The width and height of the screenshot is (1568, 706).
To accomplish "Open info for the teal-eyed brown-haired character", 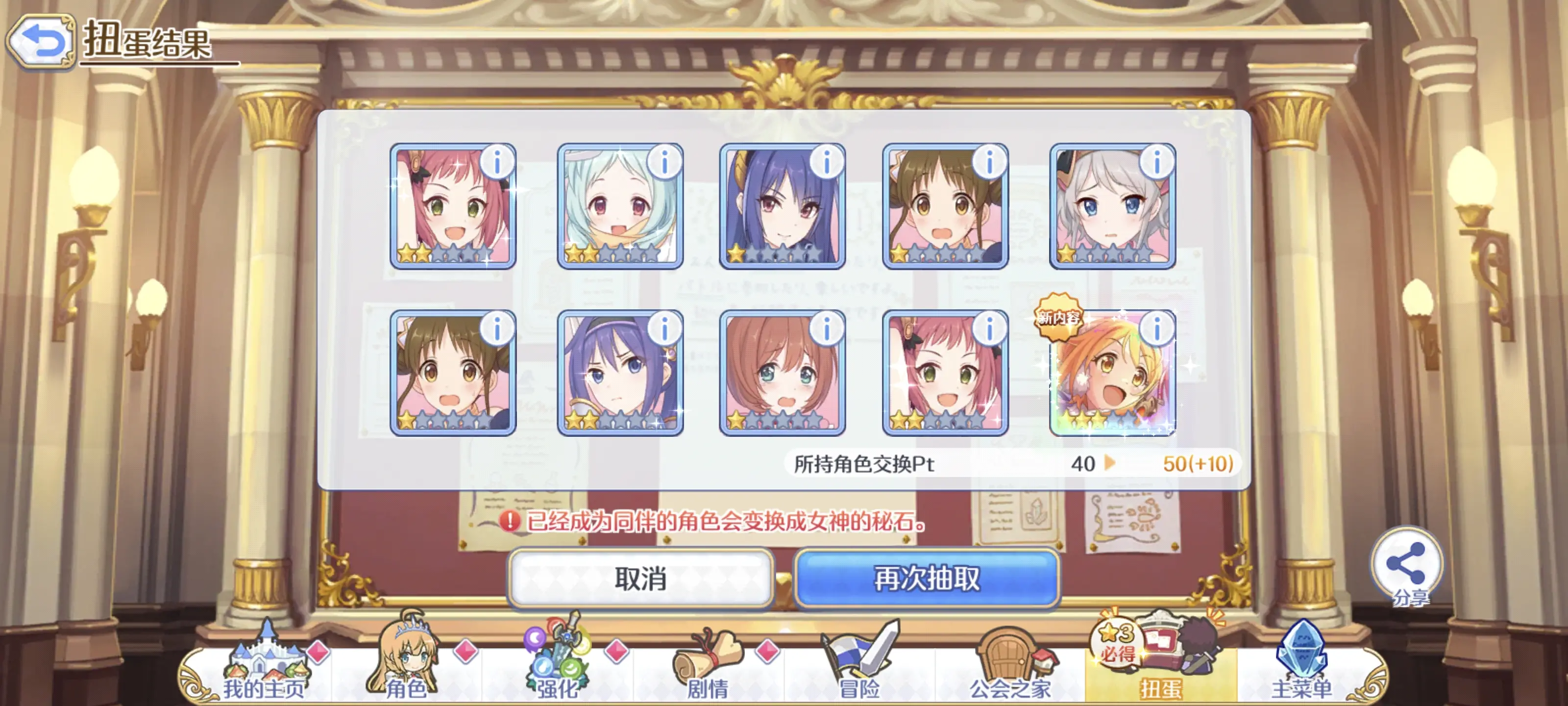I will (826, 329).
